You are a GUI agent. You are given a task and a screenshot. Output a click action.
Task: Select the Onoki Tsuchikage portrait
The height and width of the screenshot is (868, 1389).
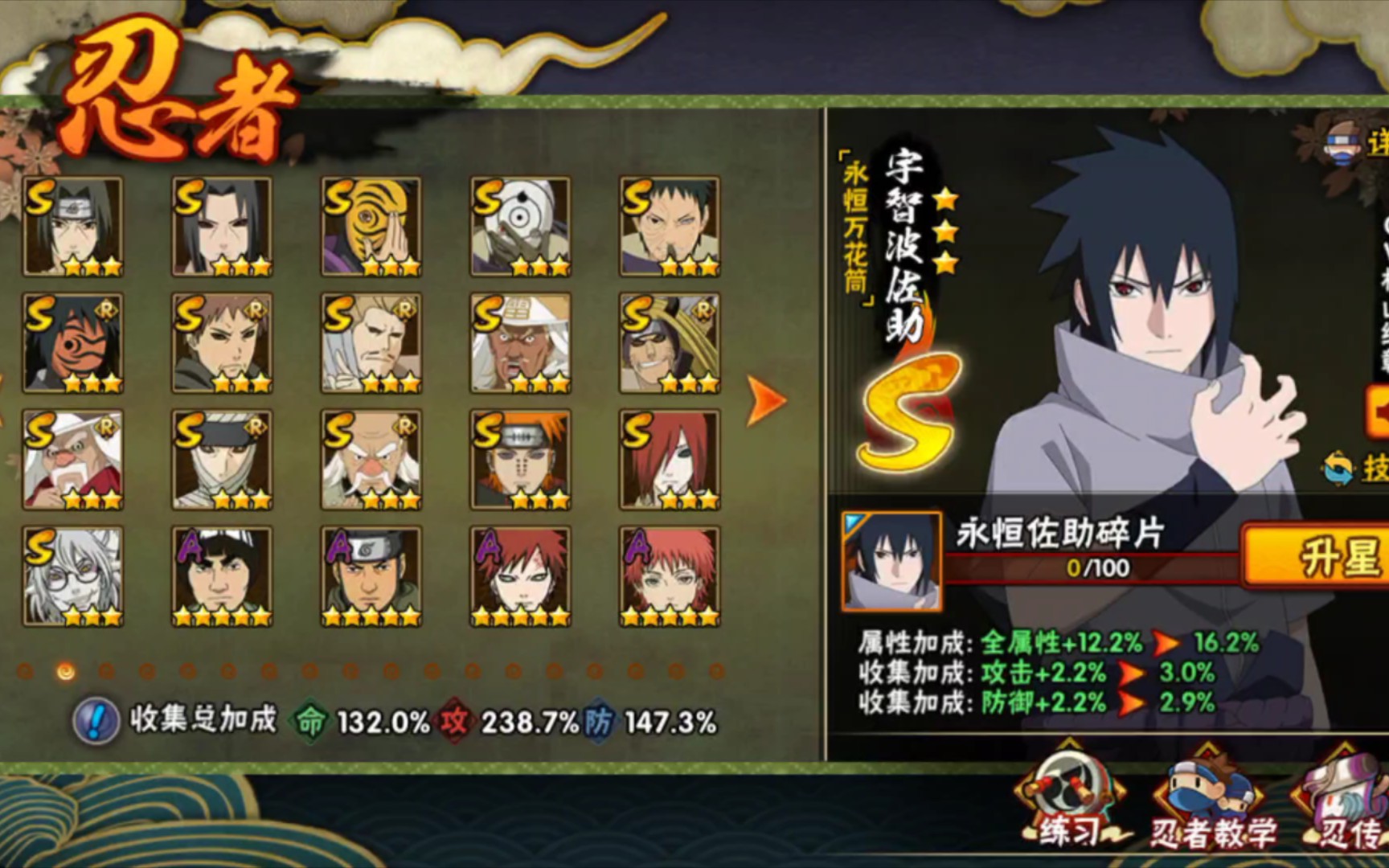[x=371, y=459]
